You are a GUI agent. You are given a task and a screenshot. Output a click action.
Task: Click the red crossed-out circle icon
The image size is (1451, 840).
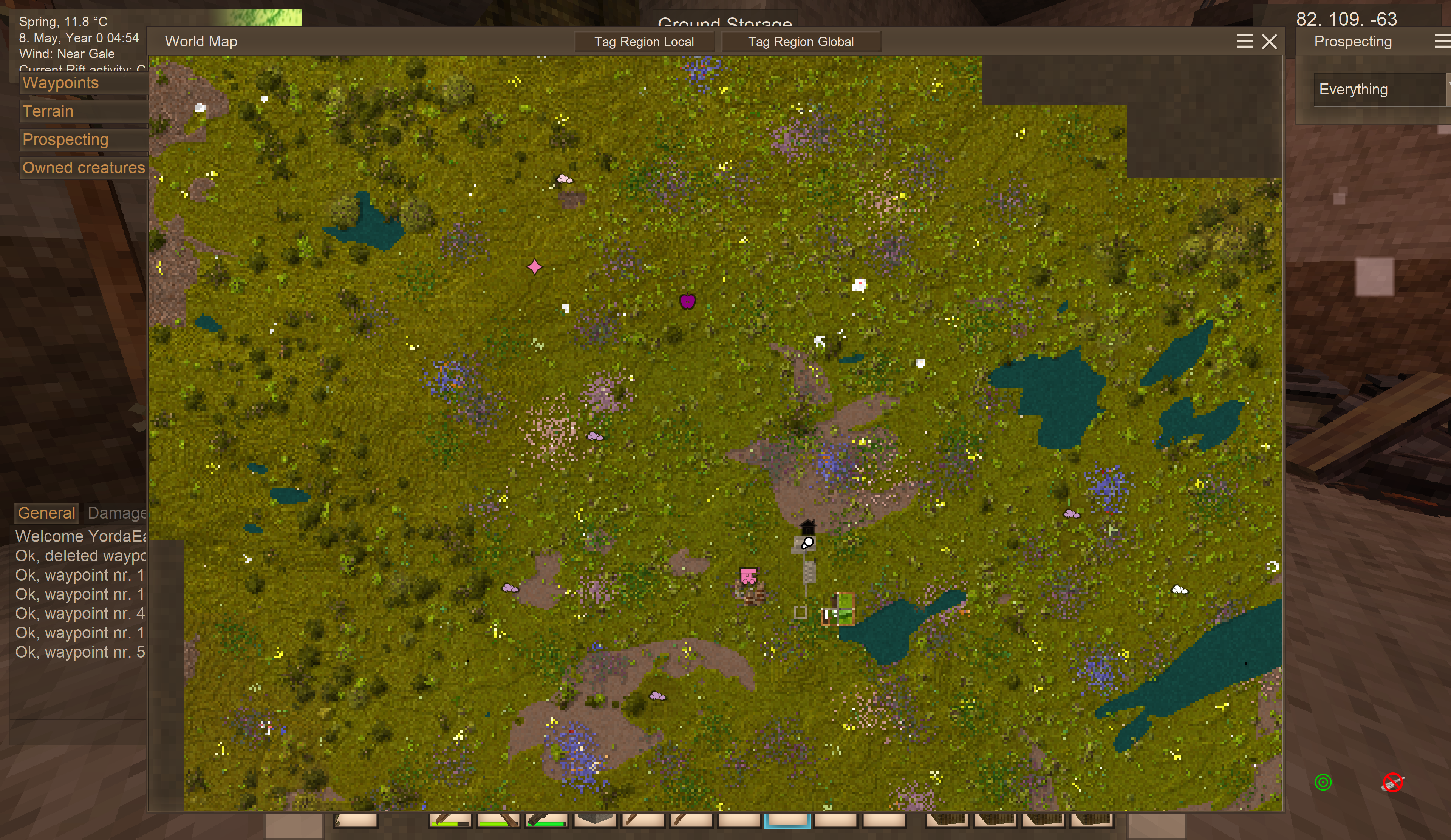1392,783
